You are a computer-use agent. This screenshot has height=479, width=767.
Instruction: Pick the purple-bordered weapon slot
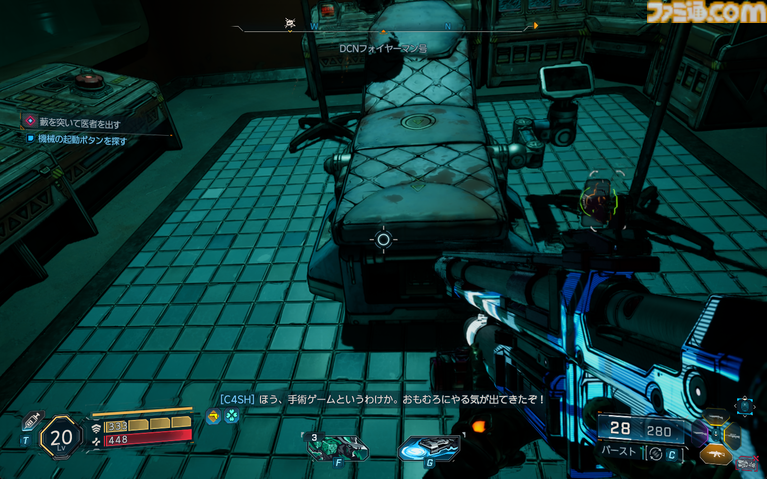699,434
